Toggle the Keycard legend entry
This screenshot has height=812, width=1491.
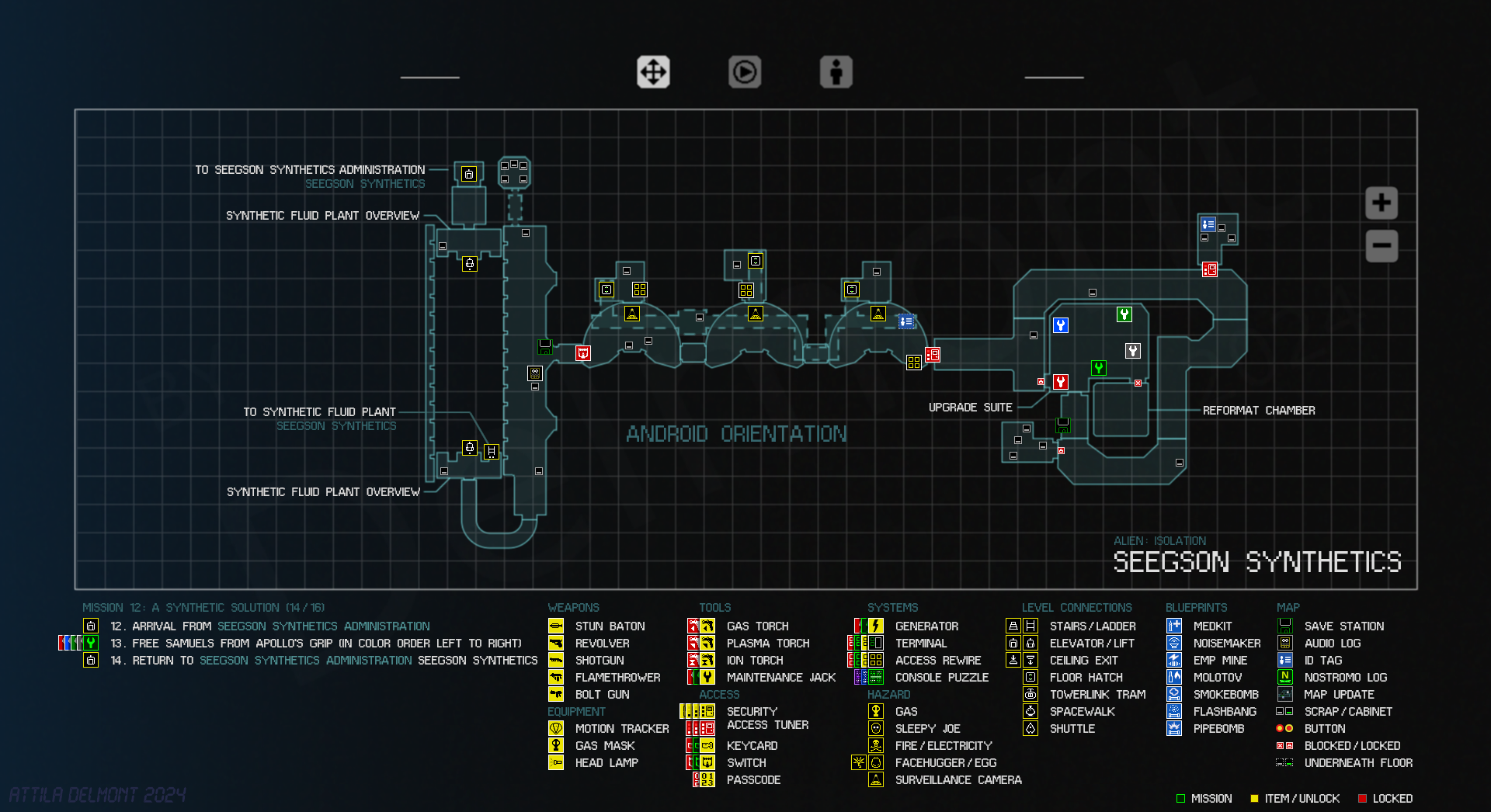pyautogui.click(x=752, y=746)
